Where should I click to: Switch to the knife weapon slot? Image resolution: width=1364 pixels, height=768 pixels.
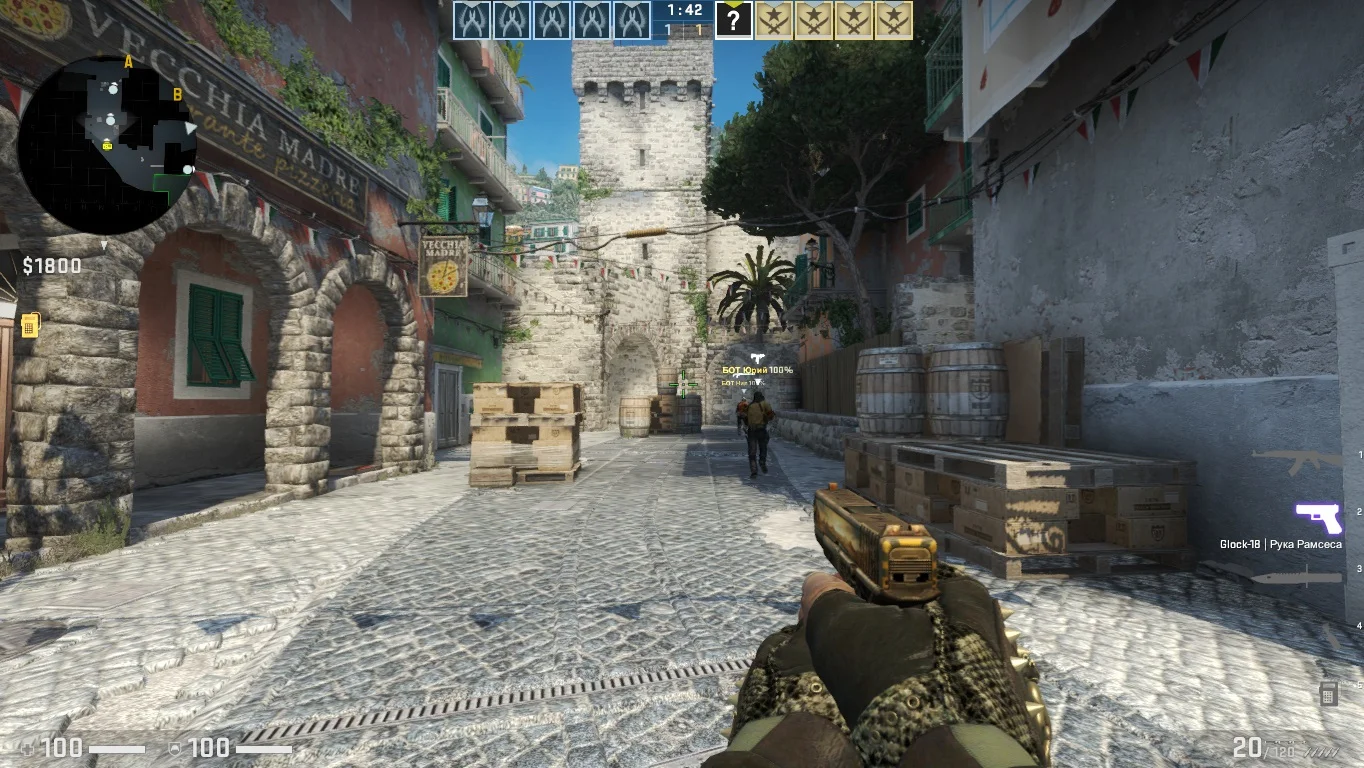tap(1297, 577)
